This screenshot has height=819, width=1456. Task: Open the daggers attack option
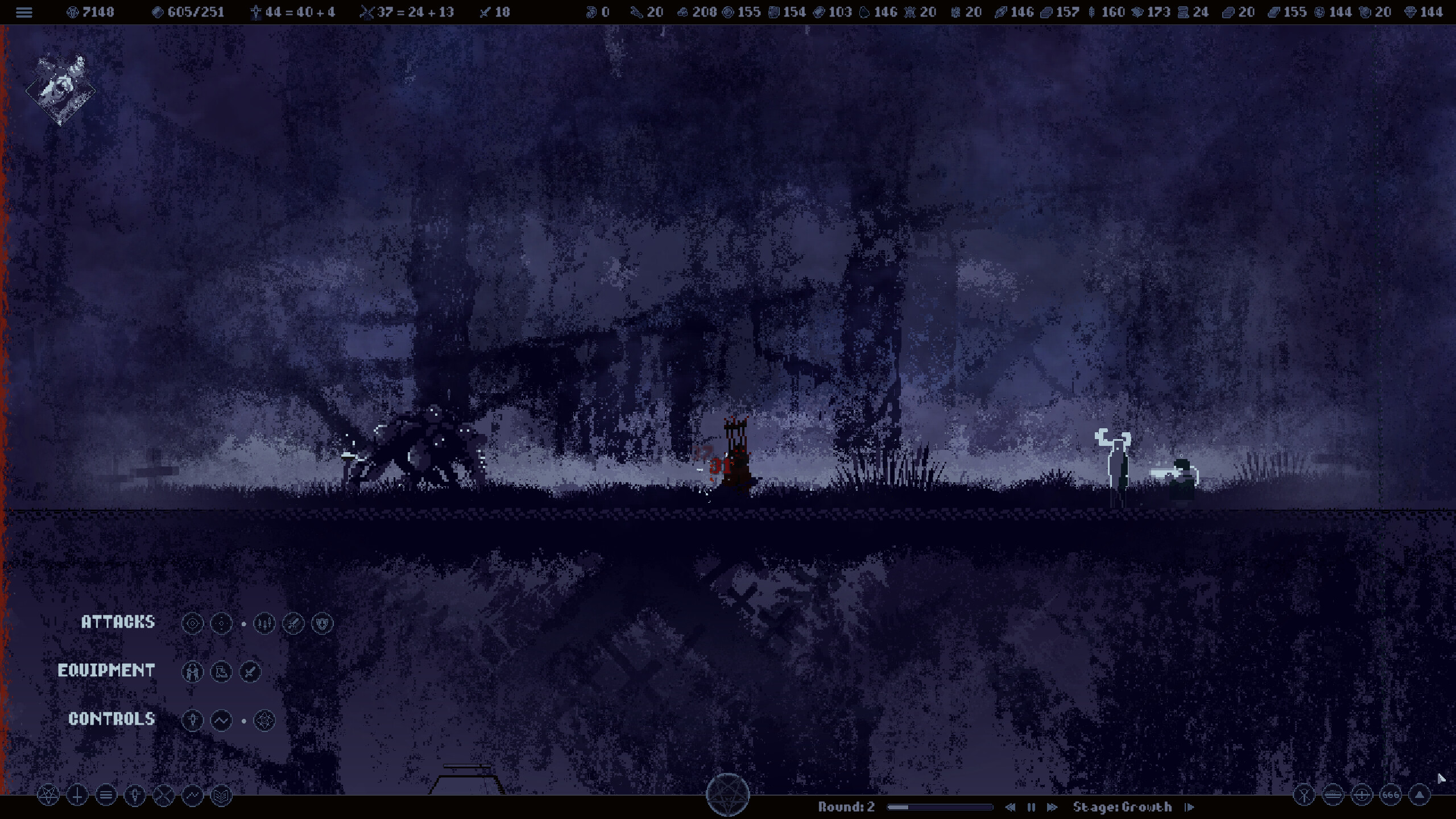click(264, 623)
